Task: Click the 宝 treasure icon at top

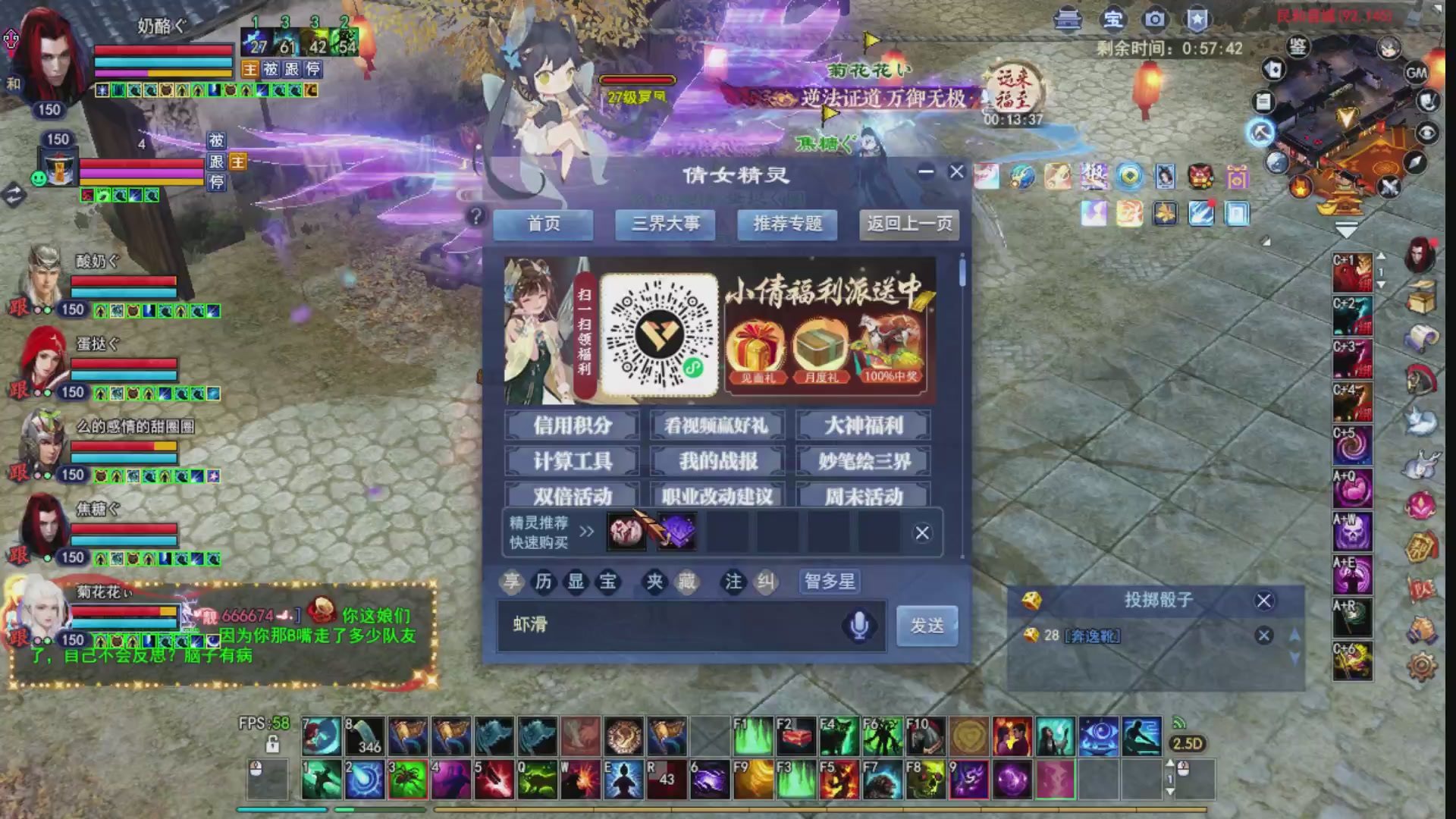Action: tap(1113, 20)
